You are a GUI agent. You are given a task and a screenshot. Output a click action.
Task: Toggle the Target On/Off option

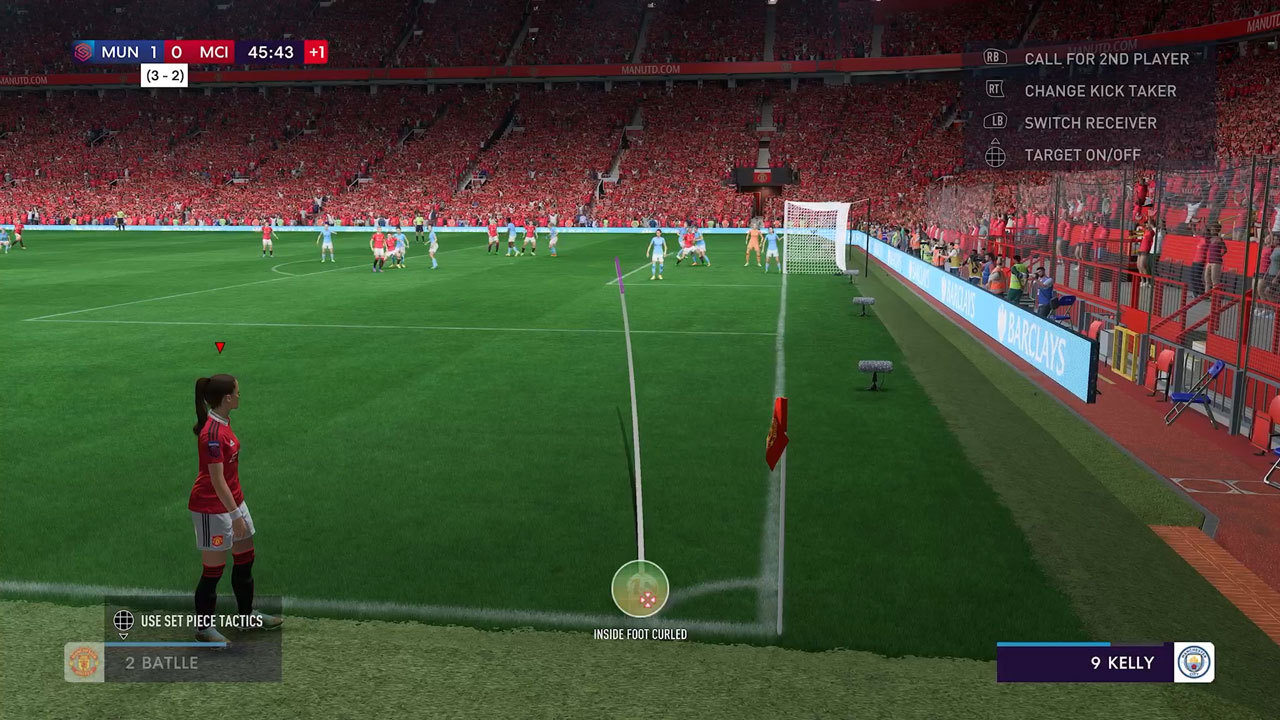1082,155
